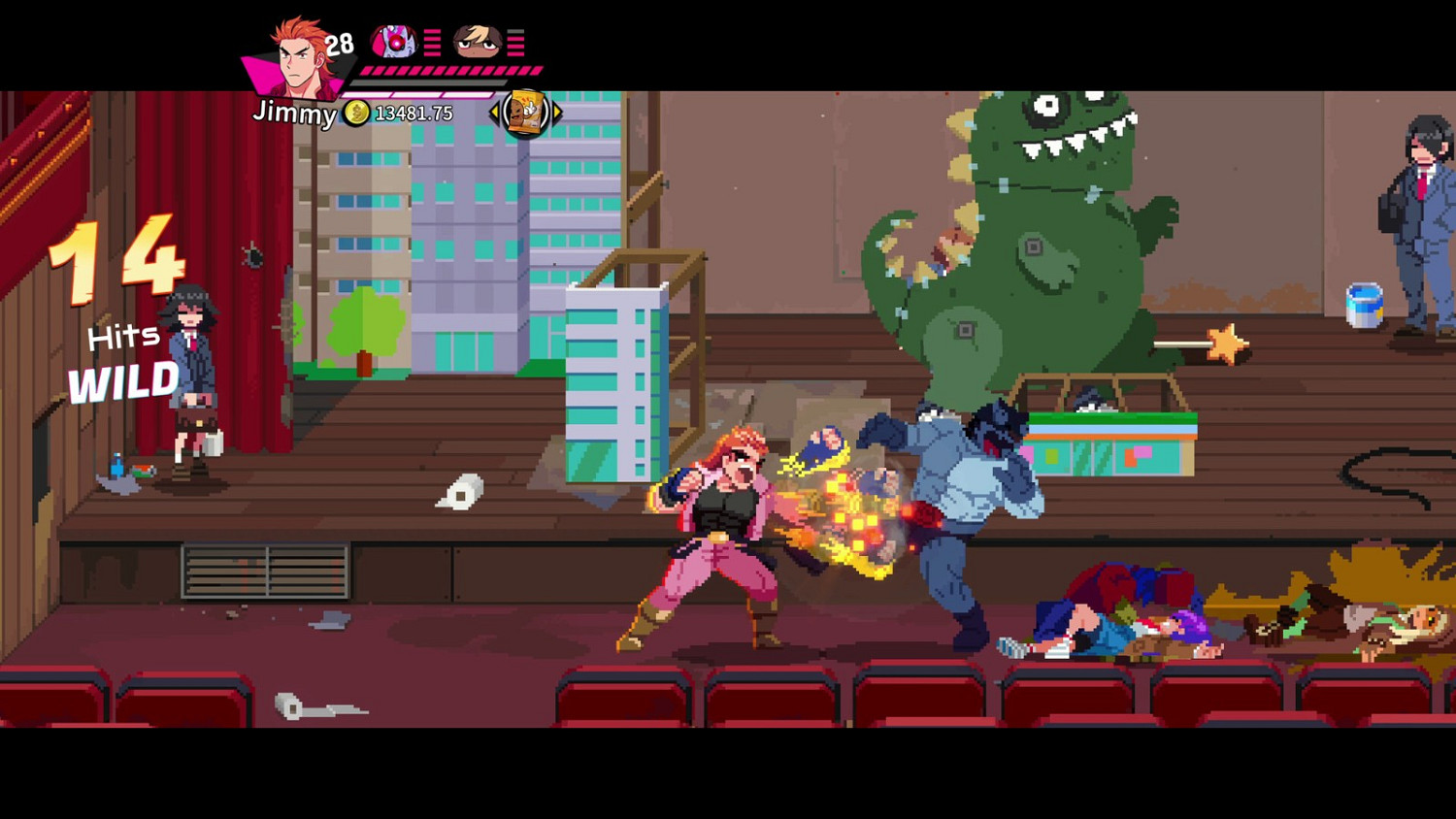Open the equipped snack item icon

point(527,113)
